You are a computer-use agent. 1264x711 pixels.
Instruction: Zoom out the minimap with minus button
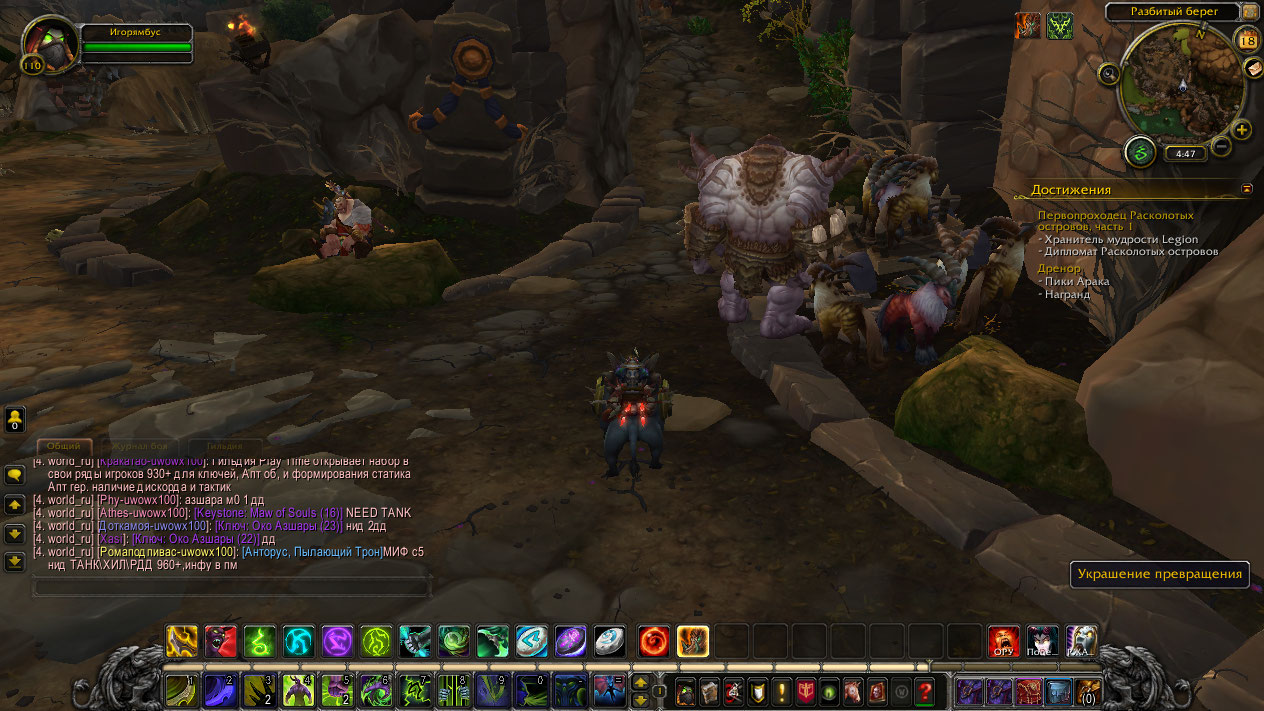point(1221,148)
